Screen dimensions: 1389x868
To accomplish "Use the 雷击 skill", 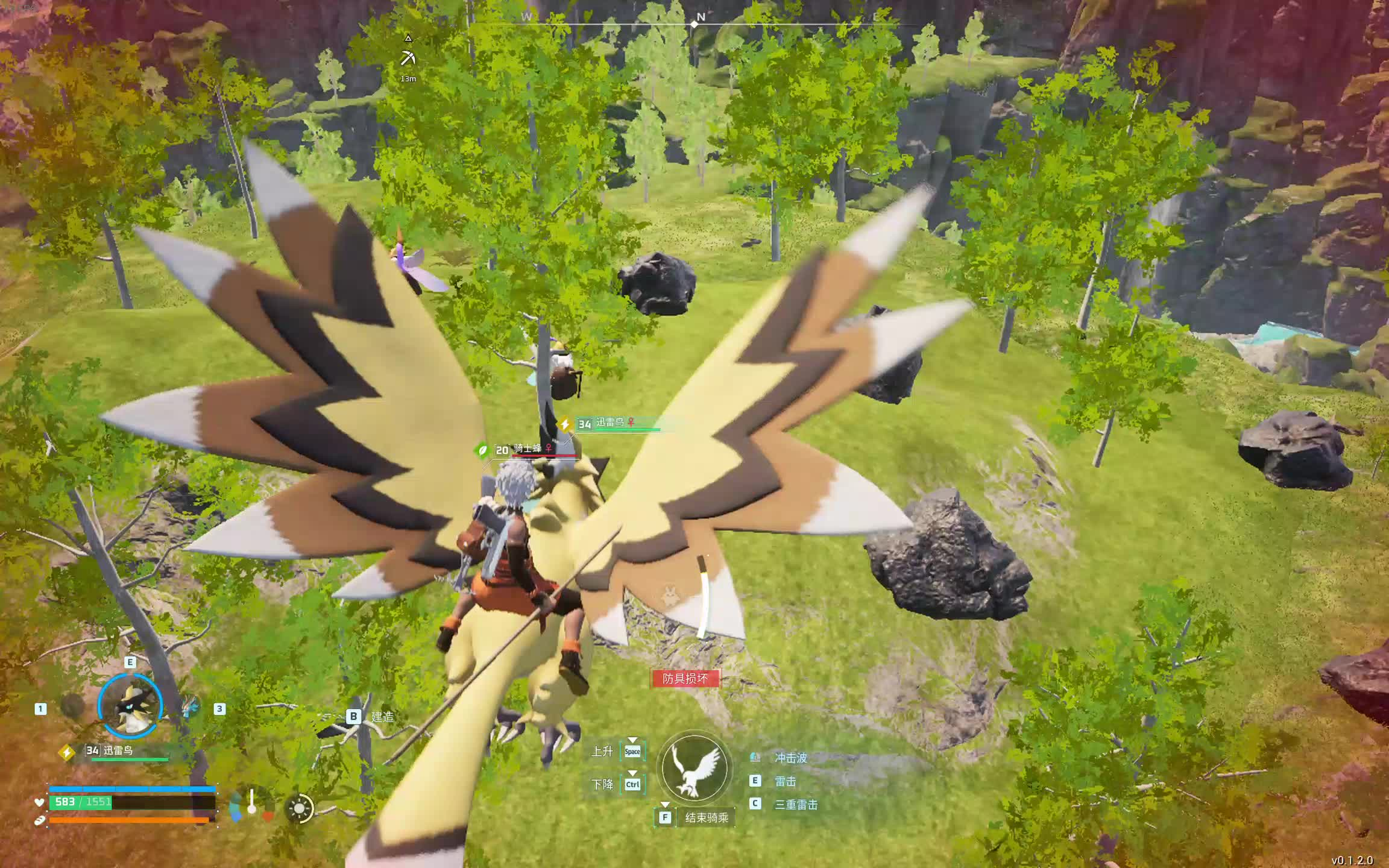I will (785, 781).
